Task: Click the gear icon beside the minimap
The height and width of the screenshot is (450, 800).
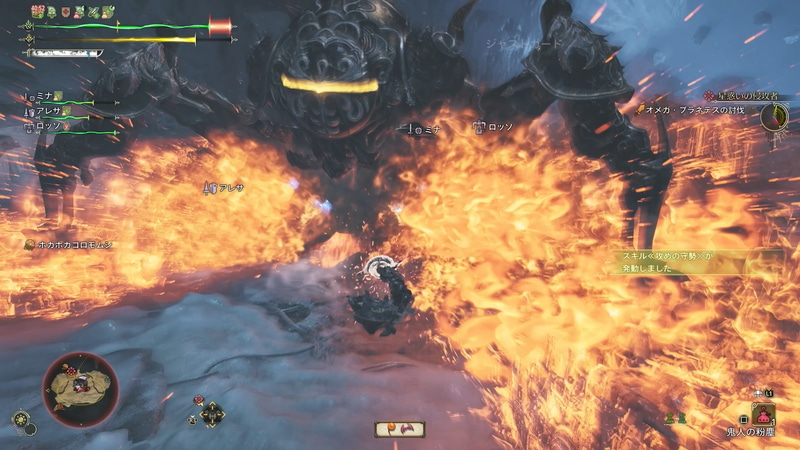Action: [x=20, y=419]
